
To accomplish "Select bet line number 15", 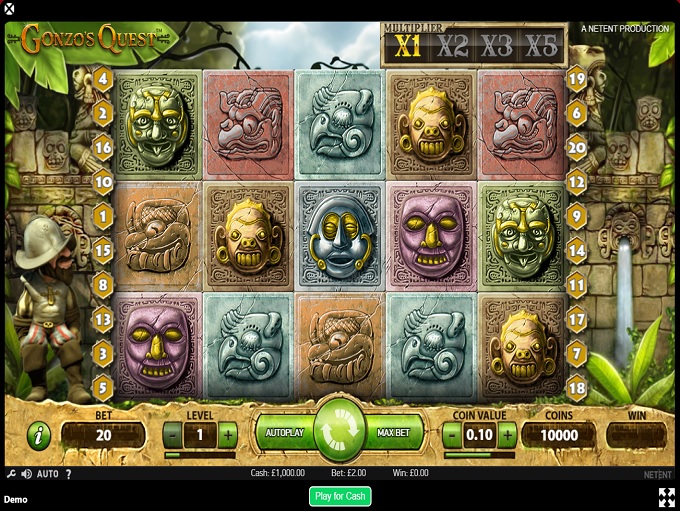I will pos(103,250).
